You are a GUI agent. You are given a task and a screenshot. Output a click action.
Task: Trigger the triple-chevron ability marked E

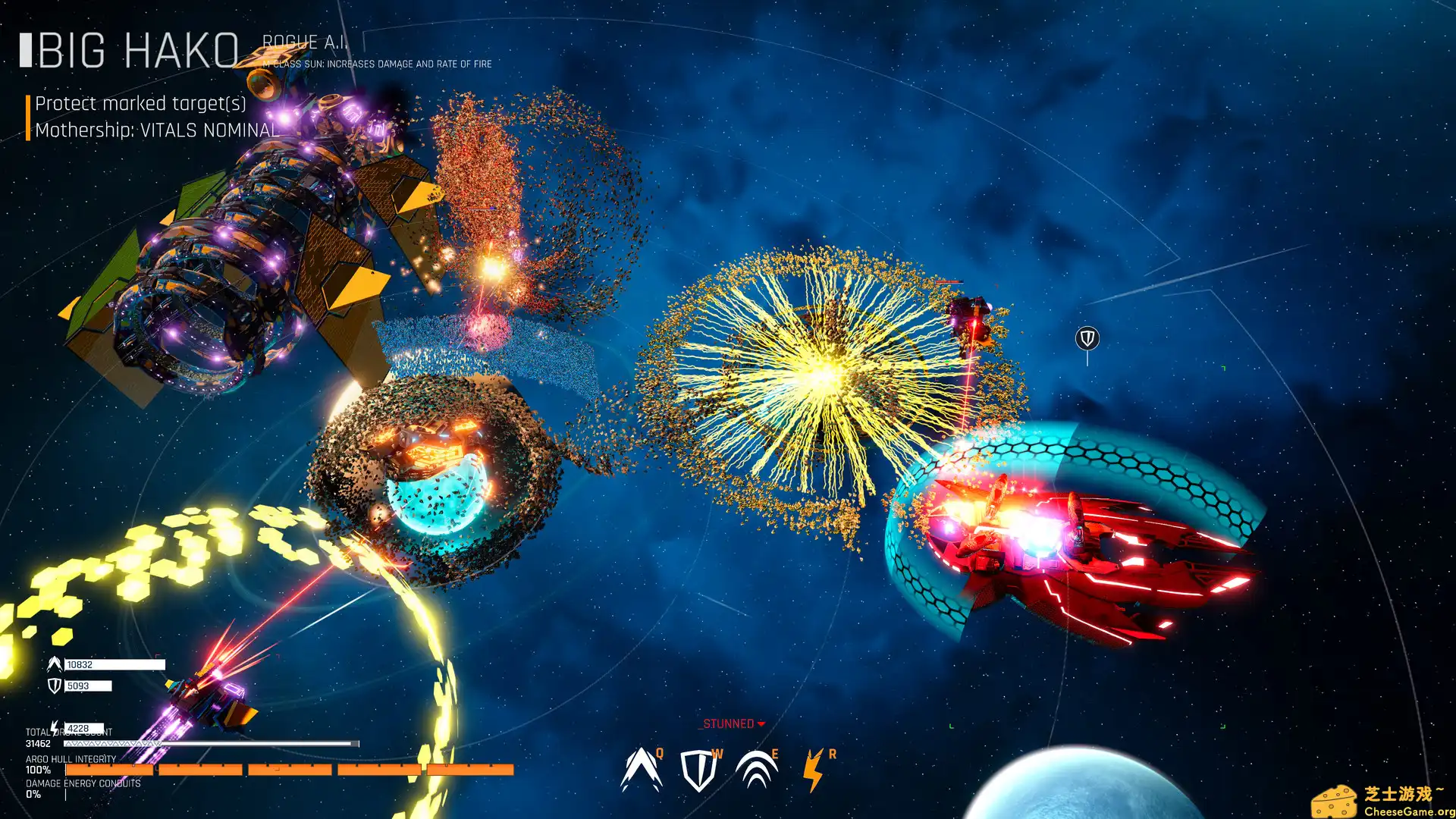756,770
